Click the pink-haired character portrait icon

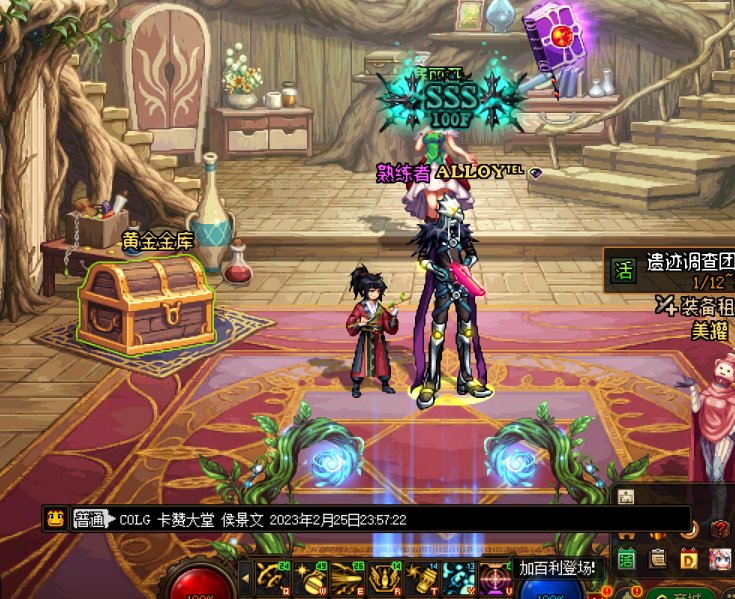pos(719,557)
